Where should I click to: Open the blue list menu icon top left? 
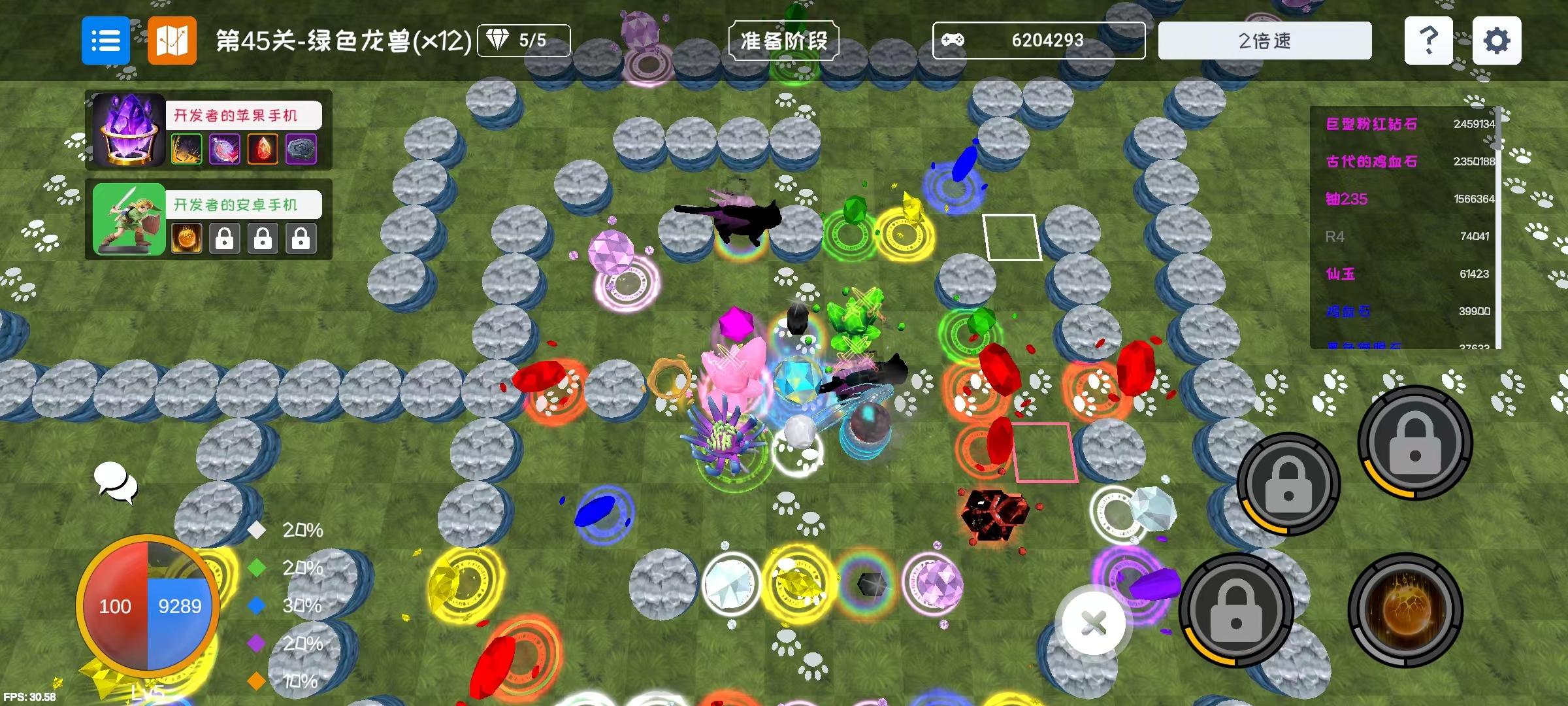[x=105, y=41]
